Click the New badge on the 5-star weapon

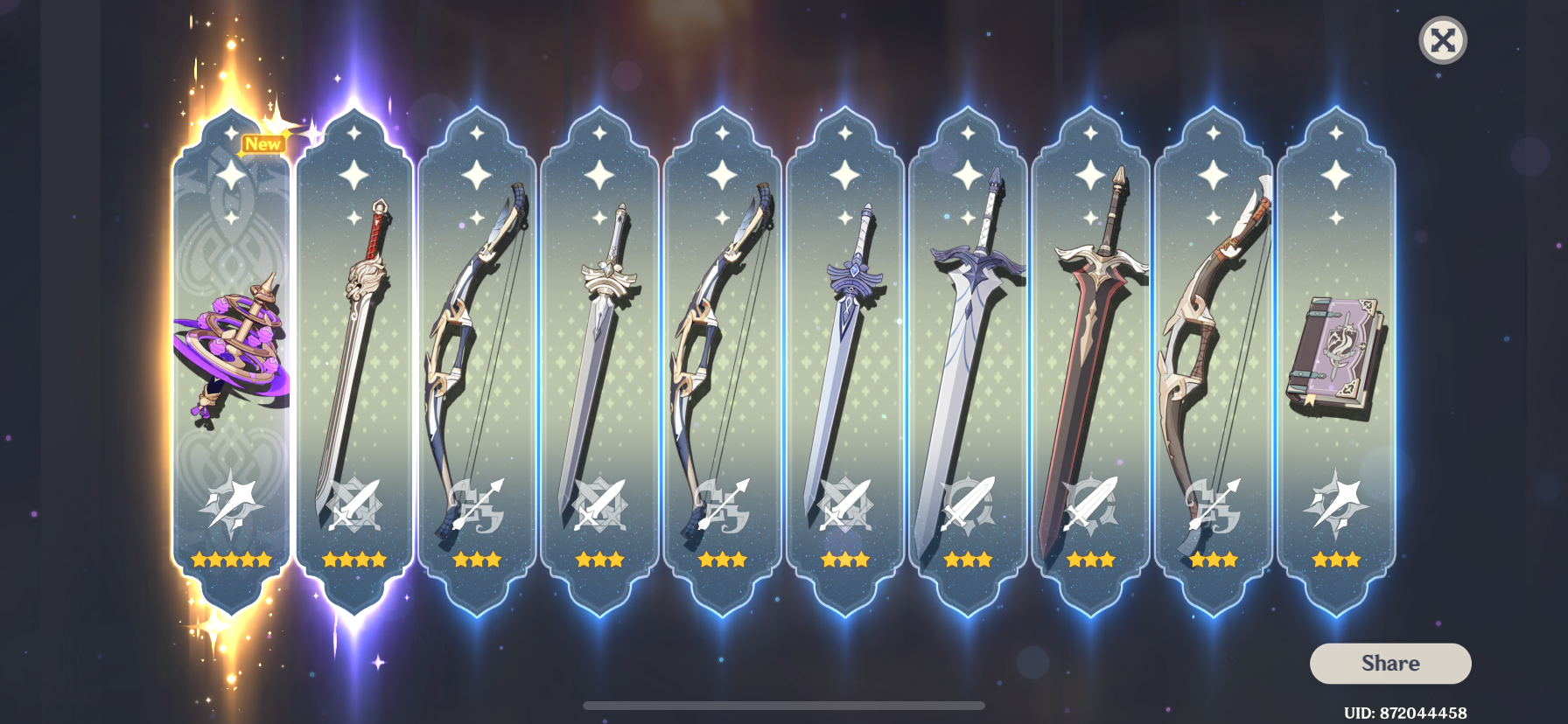[264, 143]
